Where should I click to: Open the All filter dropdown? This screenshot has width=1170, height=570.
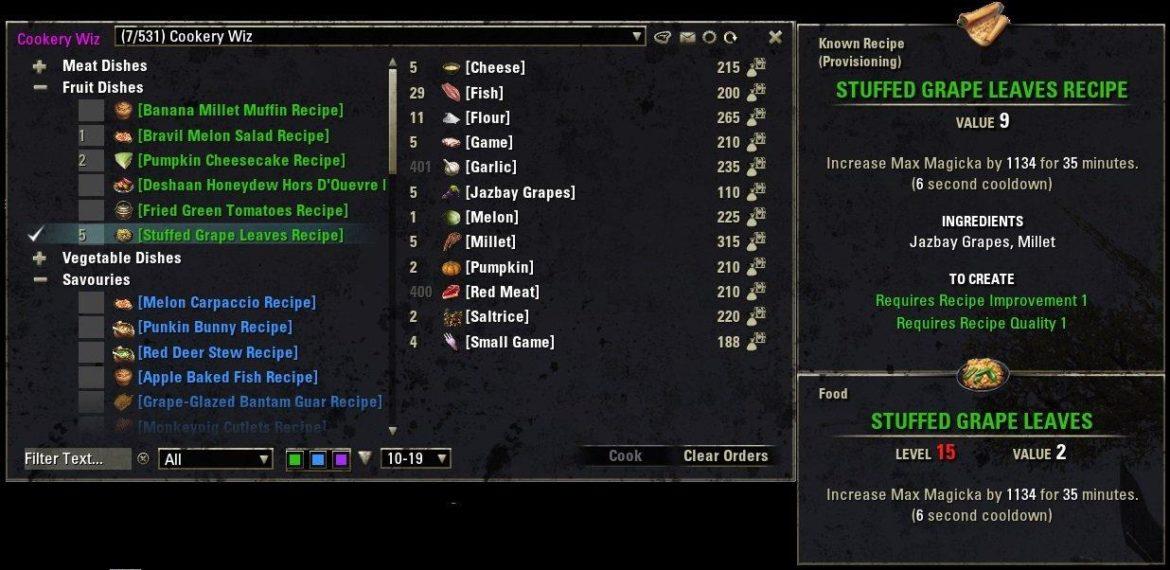[x=216, y=459]
